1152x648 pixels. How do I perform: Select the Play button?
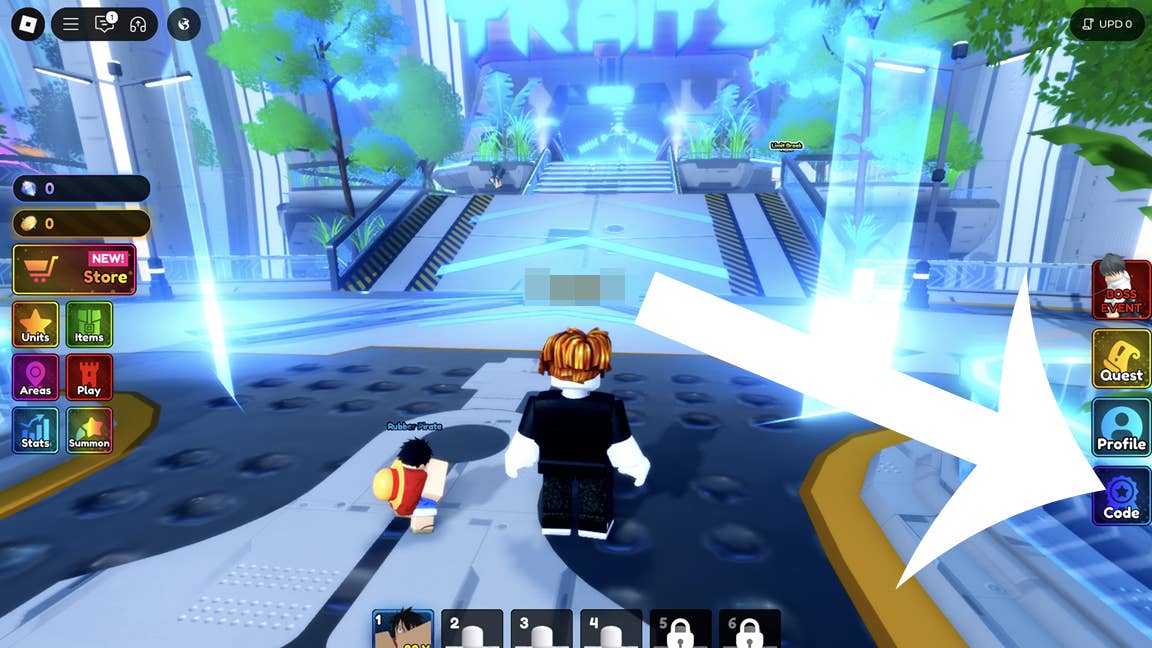[89, 378]
